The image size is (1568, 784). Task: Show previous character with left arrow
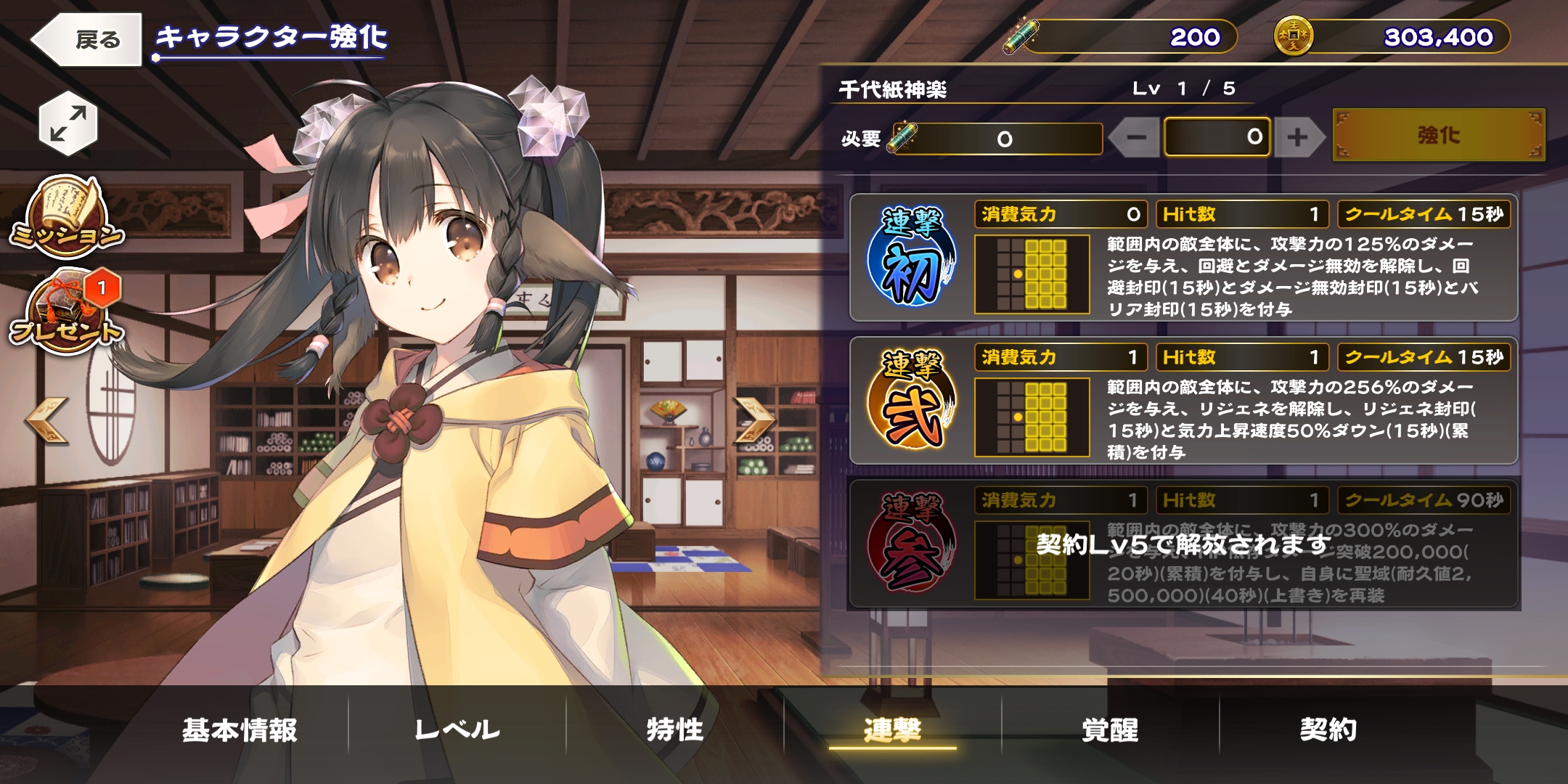46,420
